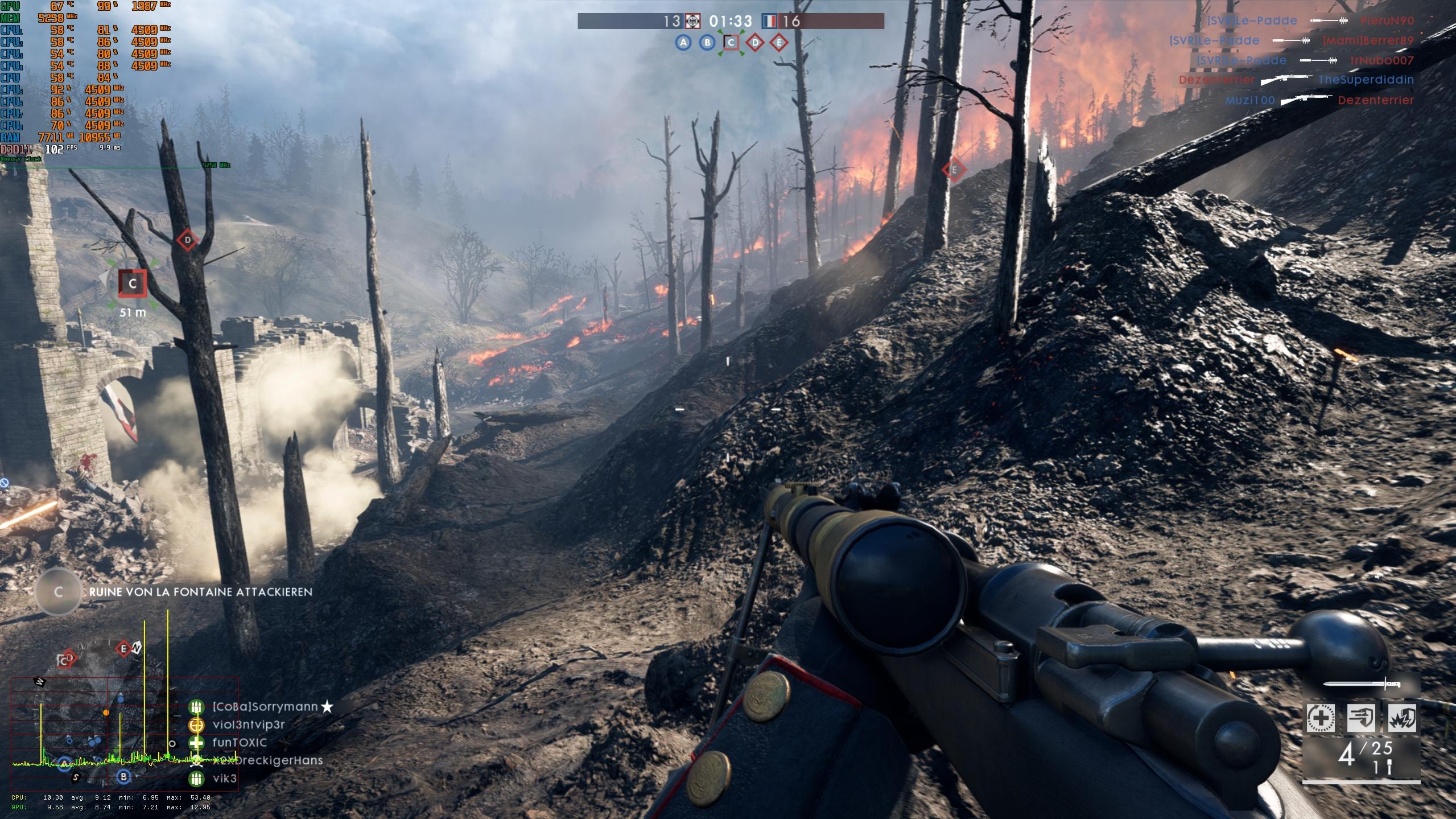Image resolution: width=1456 pixels, height=819 pixels.
Task: Click the B flag marker on the minimap
Action: pyautogui.click(x=123, y=777)
